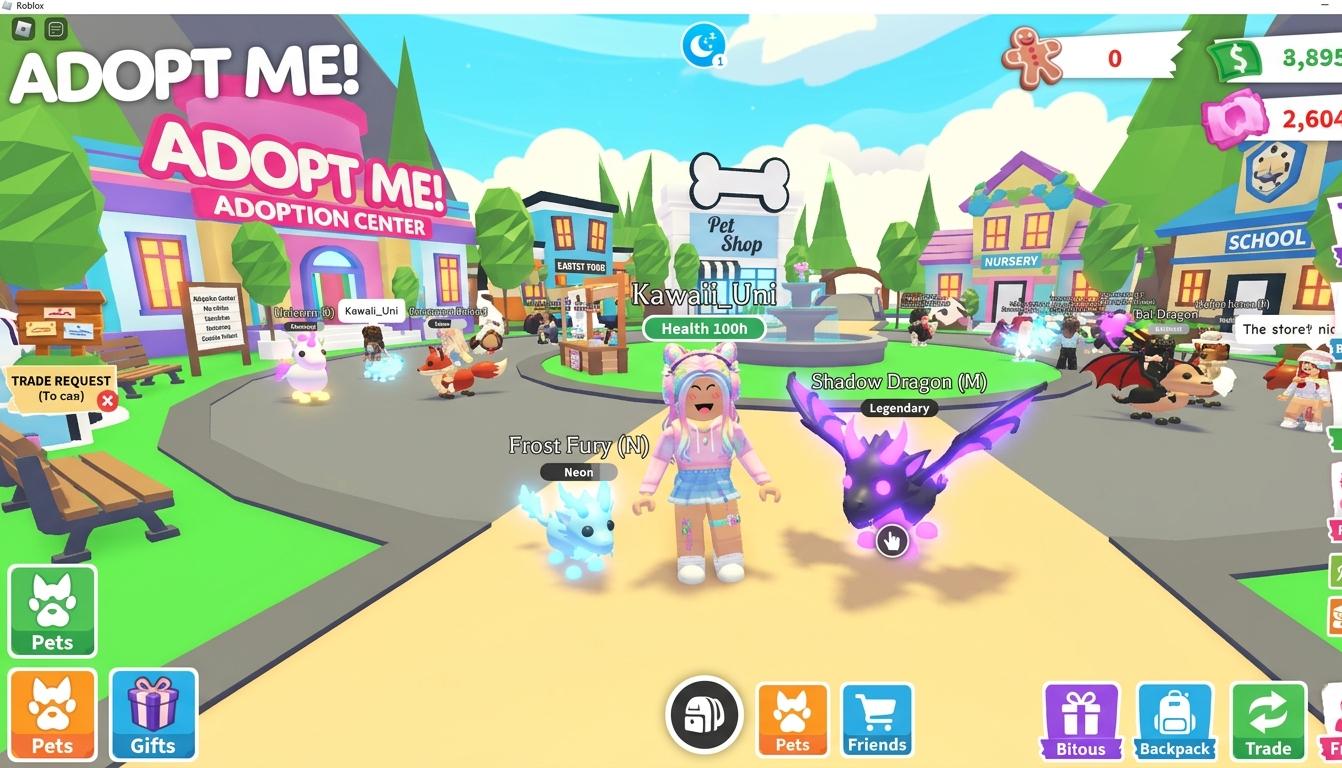Dismiss the trade request with red X
The image size is (1342, 768).
[107, 401]
